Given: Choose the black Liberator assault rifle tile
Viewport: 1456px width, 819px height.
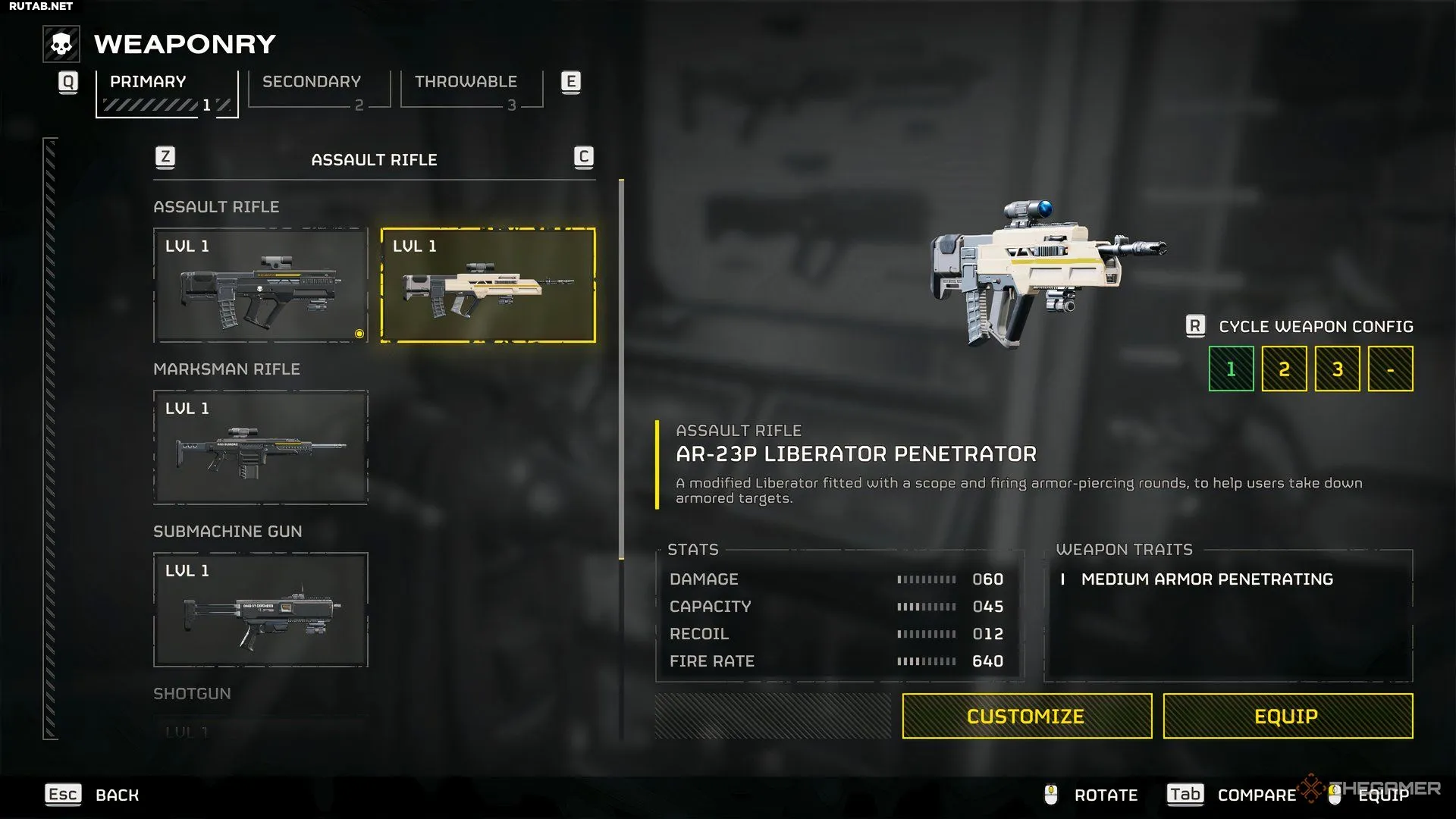Looking at the screenshot, I should pos(260,286).
